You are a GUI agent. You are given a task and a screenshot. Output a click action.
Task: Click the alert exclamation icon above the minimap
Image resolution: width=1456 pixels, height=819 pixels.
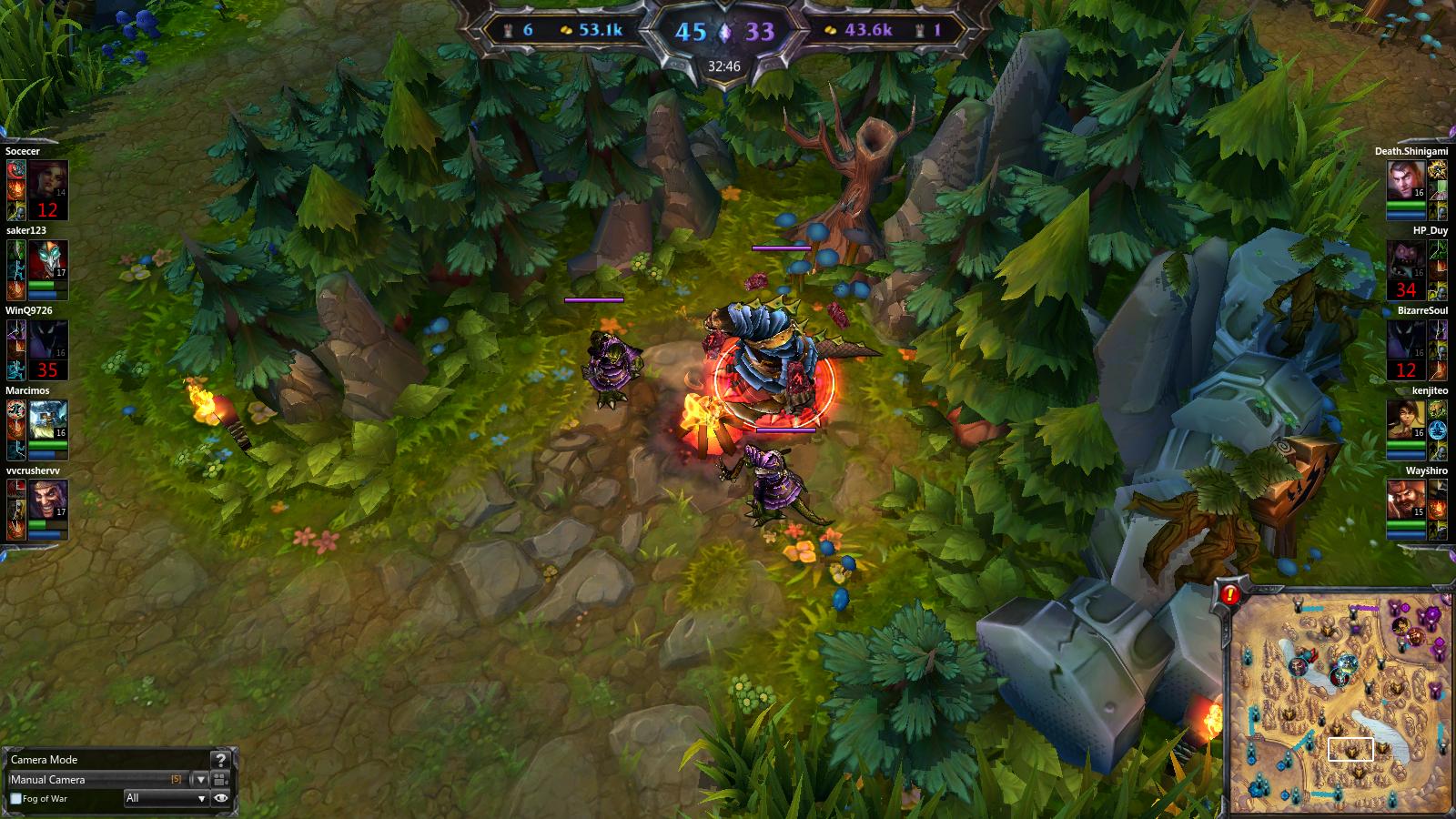pos(1229,594)
